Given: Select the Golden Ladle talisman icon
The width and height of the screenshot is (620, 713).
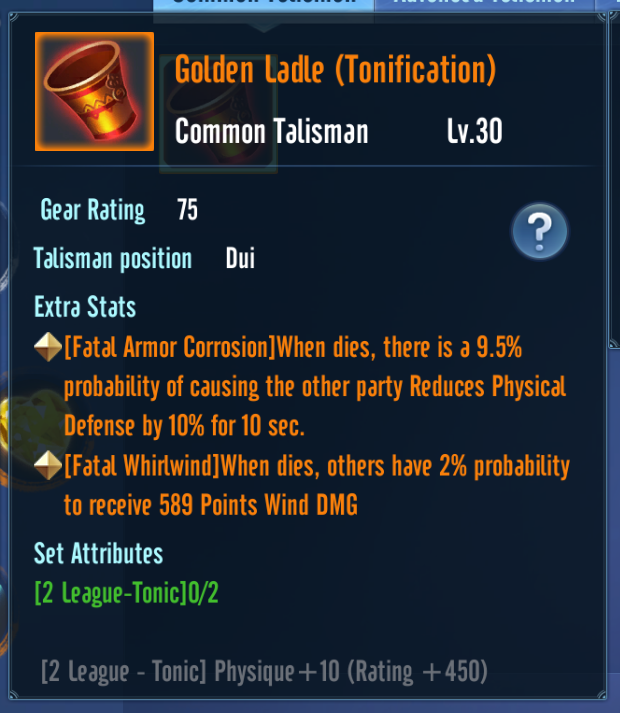Looking at the screenshot, I should point(94,92).
